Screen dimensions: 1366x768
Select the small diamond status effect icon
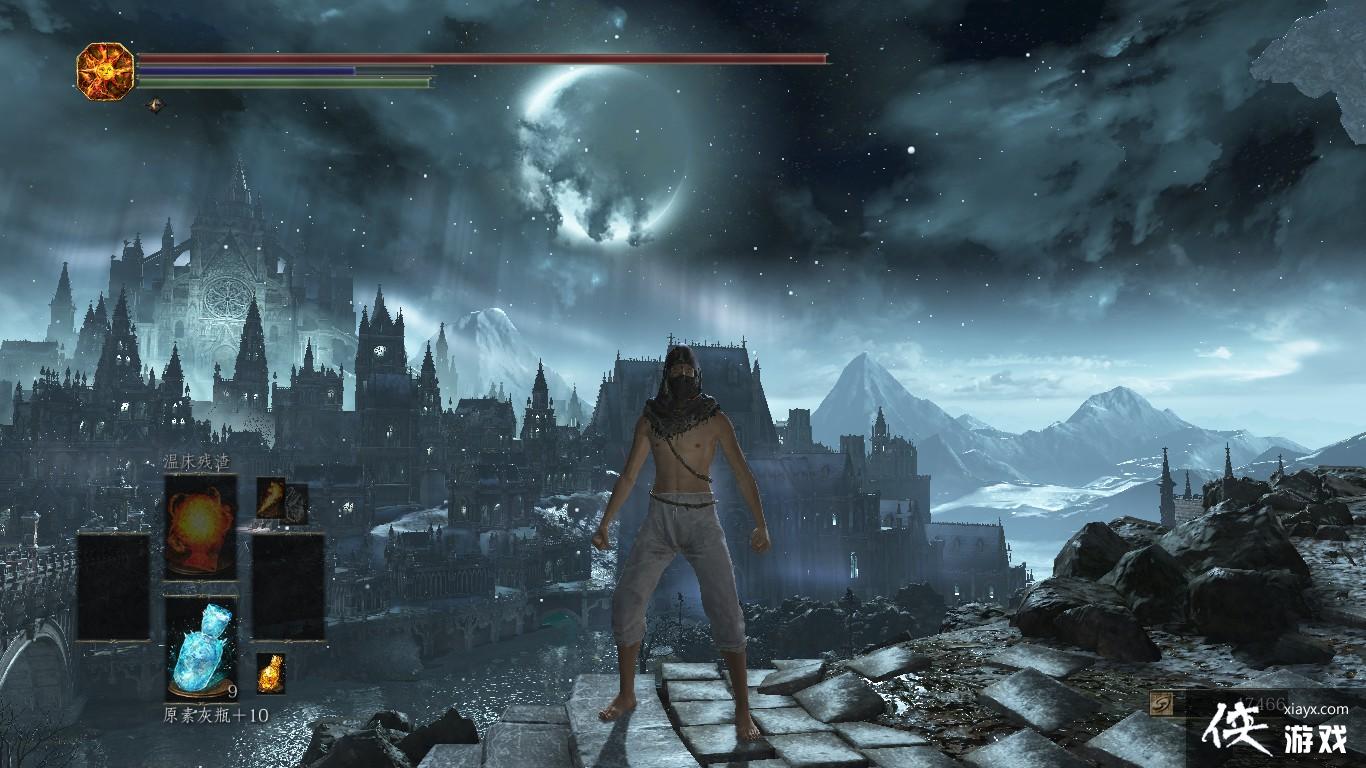point(154,104)
